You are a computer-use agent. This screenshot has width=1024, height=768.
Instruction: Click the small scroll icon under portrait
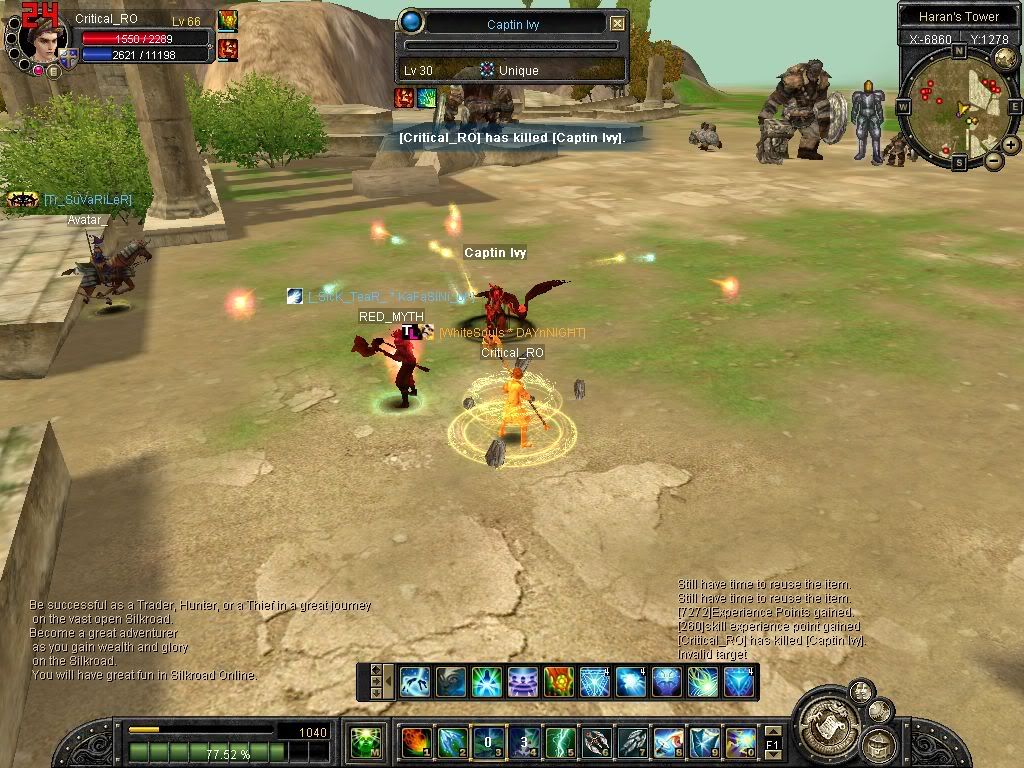point(53,71)
